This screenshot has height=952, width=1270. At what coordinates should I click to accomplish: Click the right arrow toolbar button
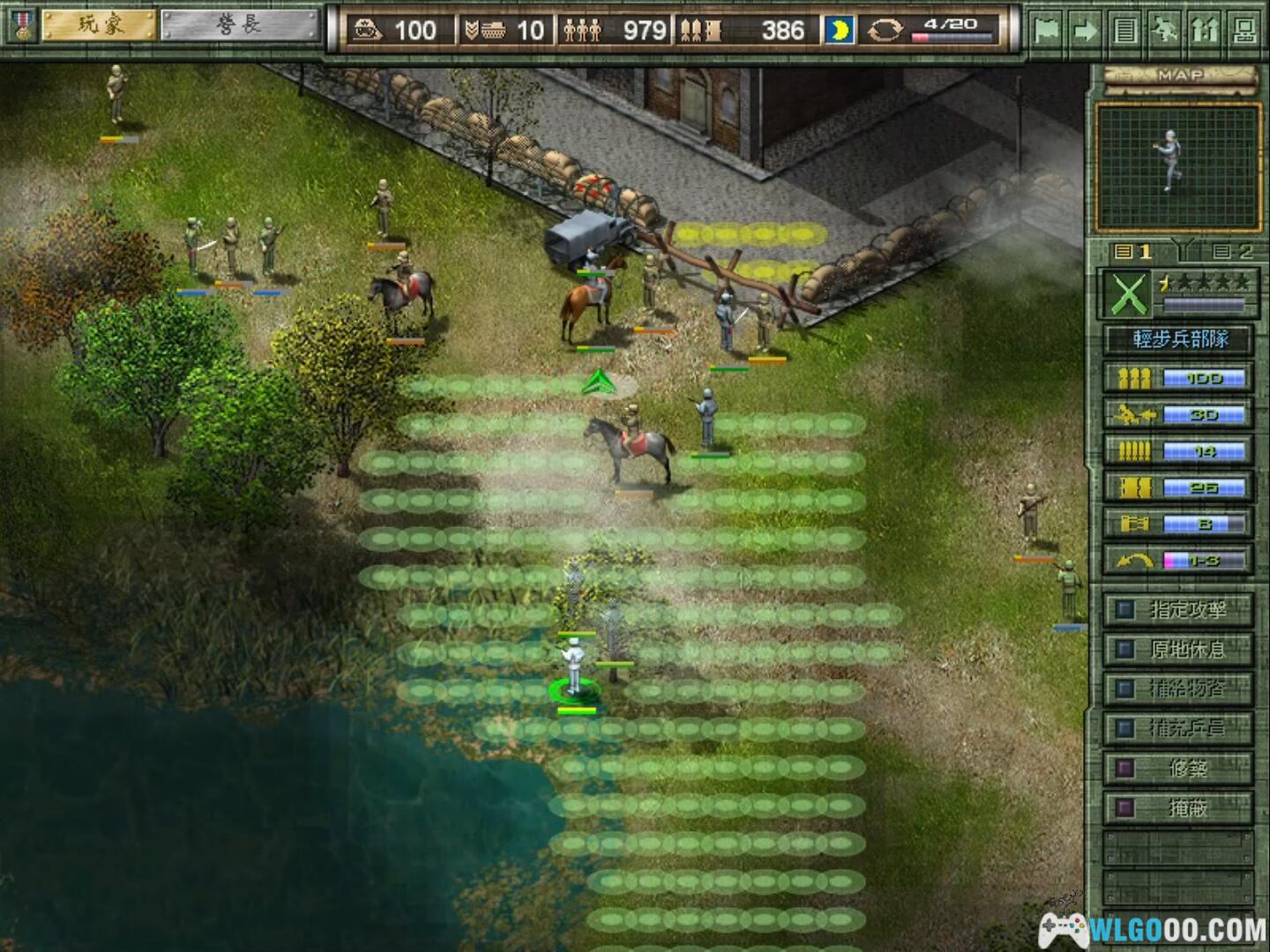1086,31
